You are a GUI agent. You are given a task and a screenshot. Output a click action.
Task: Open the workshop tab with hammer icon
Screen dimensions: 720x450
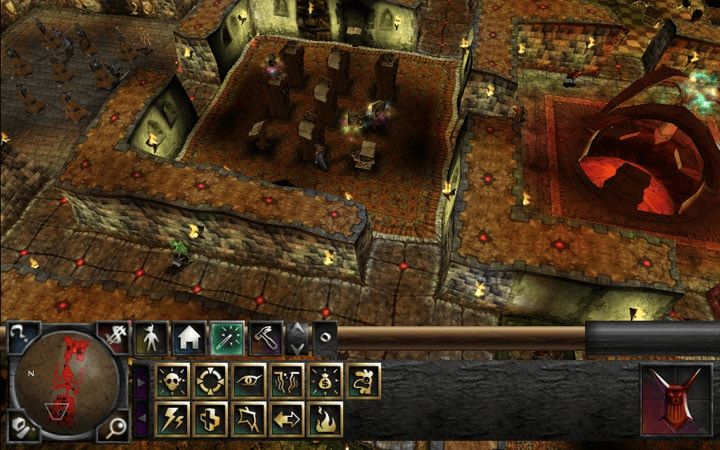pyautogui.click(x=265, y=338)
